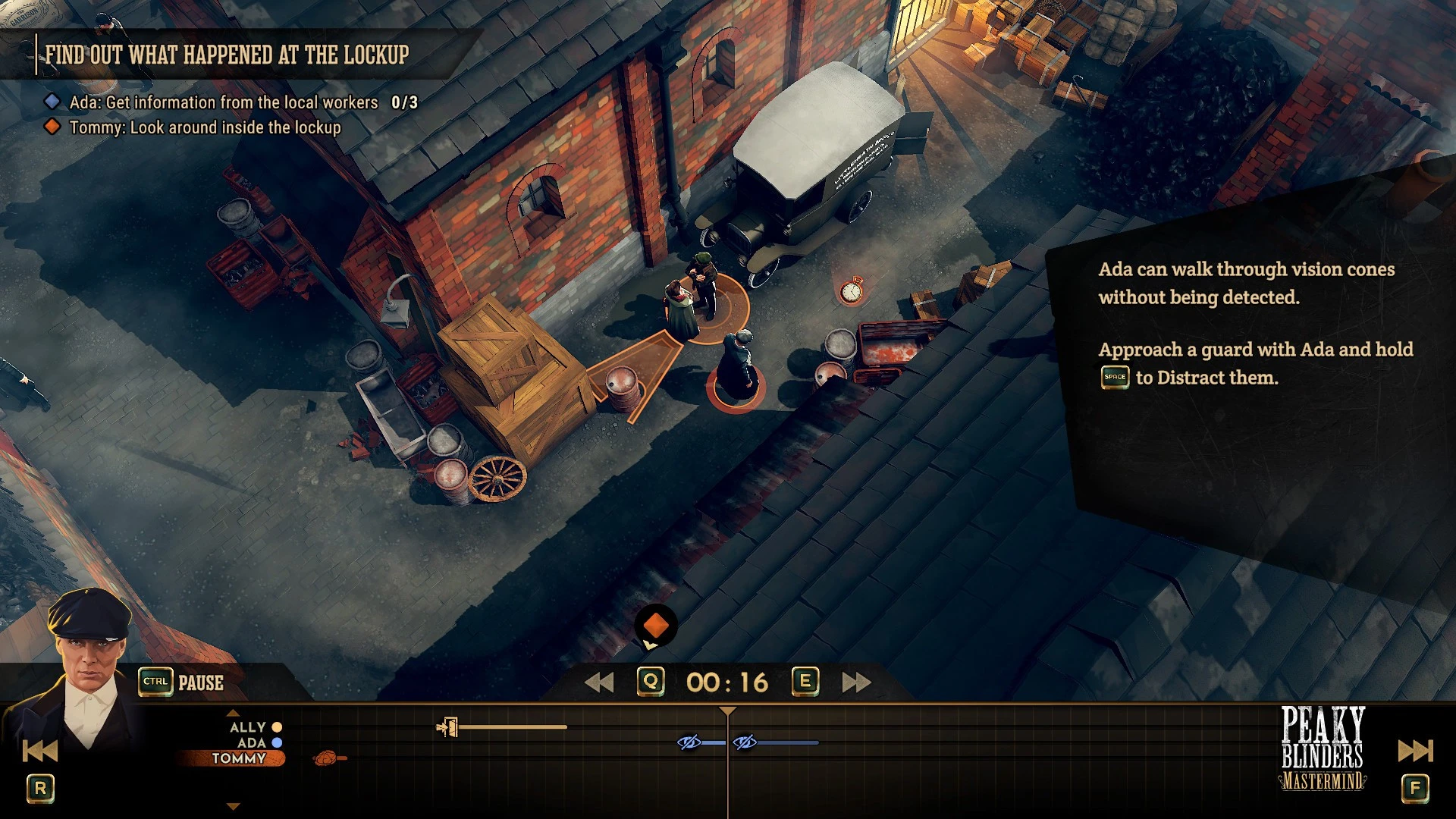Click the timeline playhead handle

click(727, 711)
